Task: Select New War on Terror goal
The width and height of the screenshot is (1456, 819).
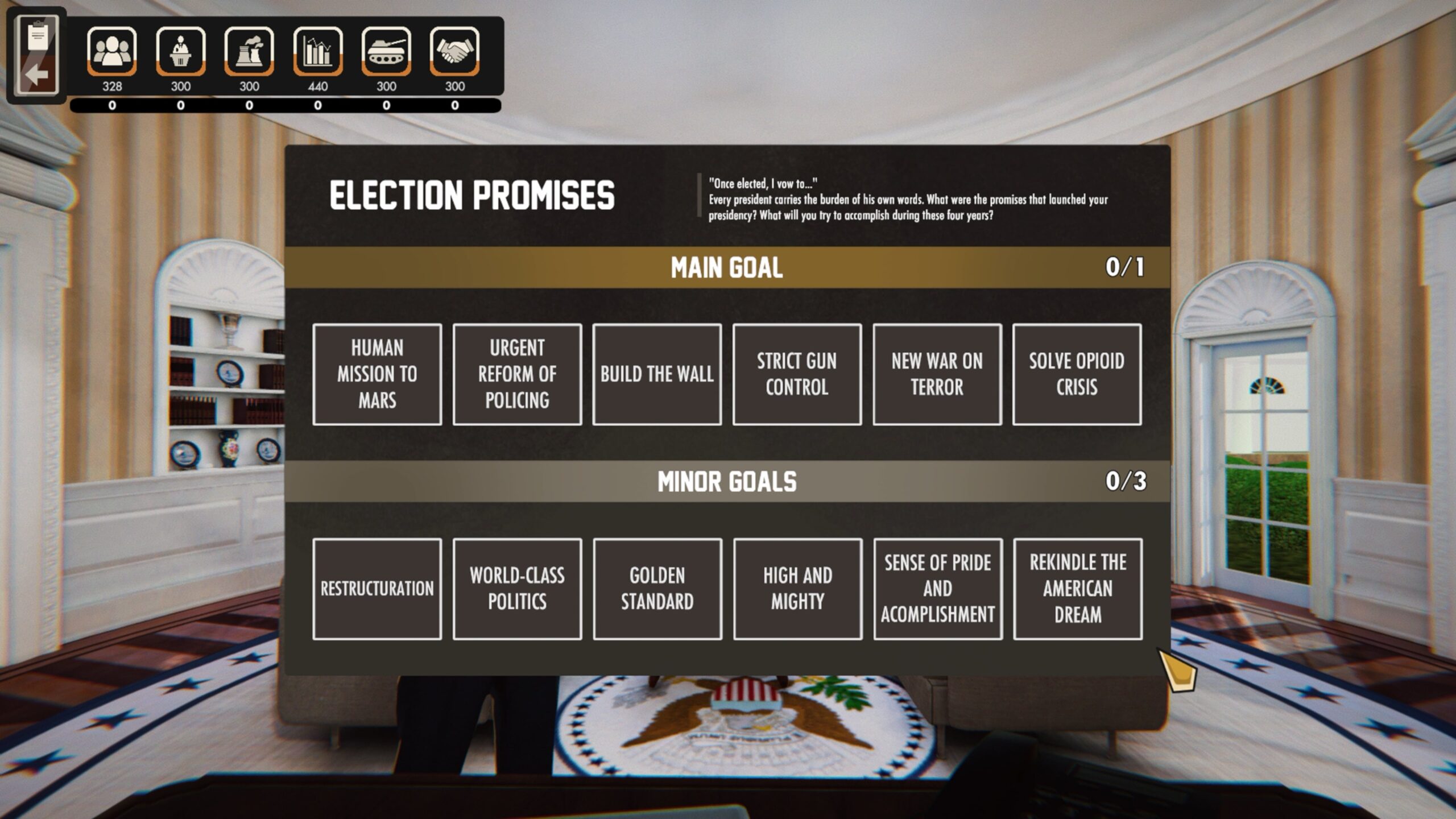Action: (937, 374)
